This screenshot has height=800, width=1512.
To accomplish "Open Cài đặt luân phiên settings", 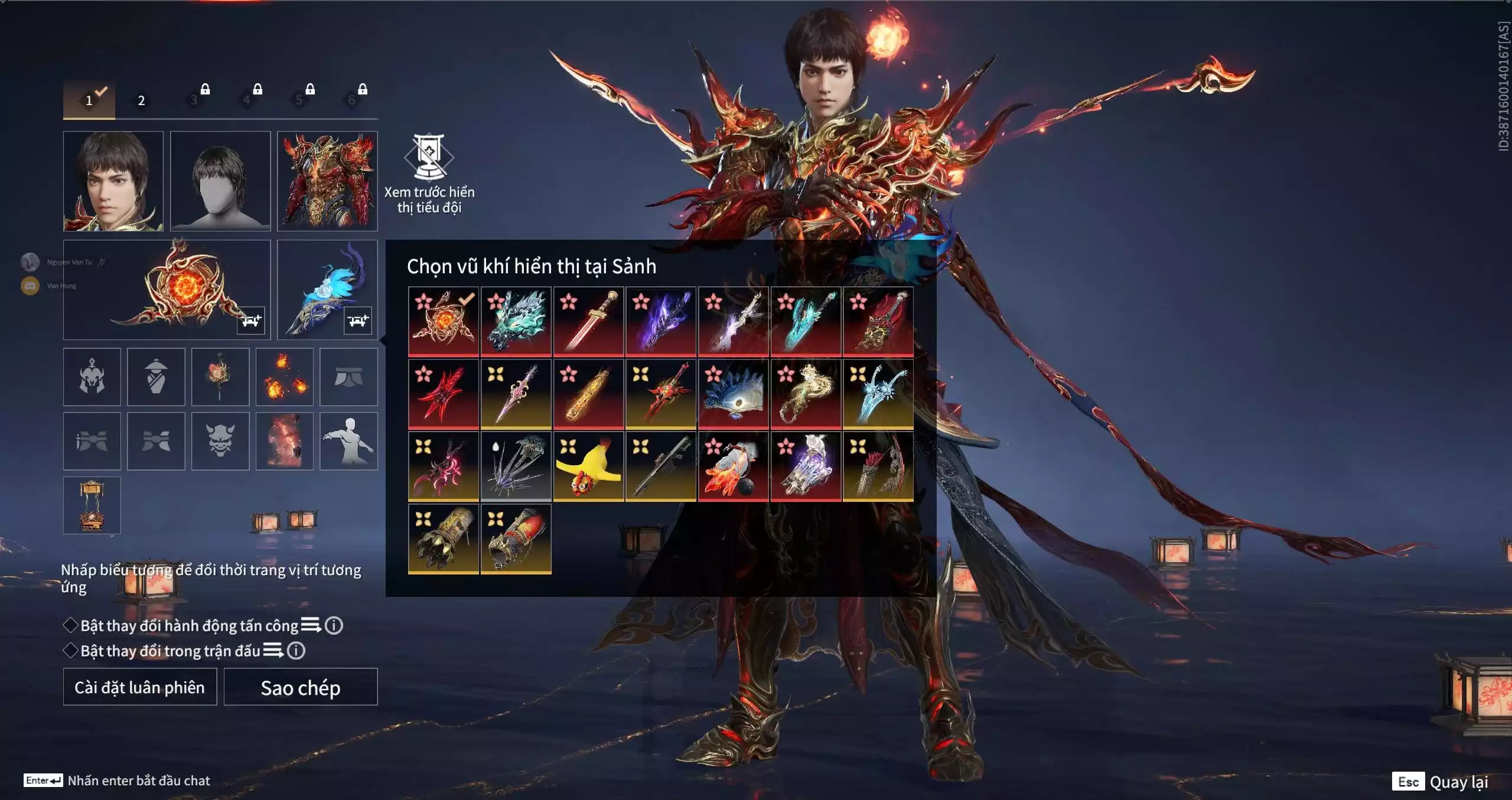I will pos(140,687).
